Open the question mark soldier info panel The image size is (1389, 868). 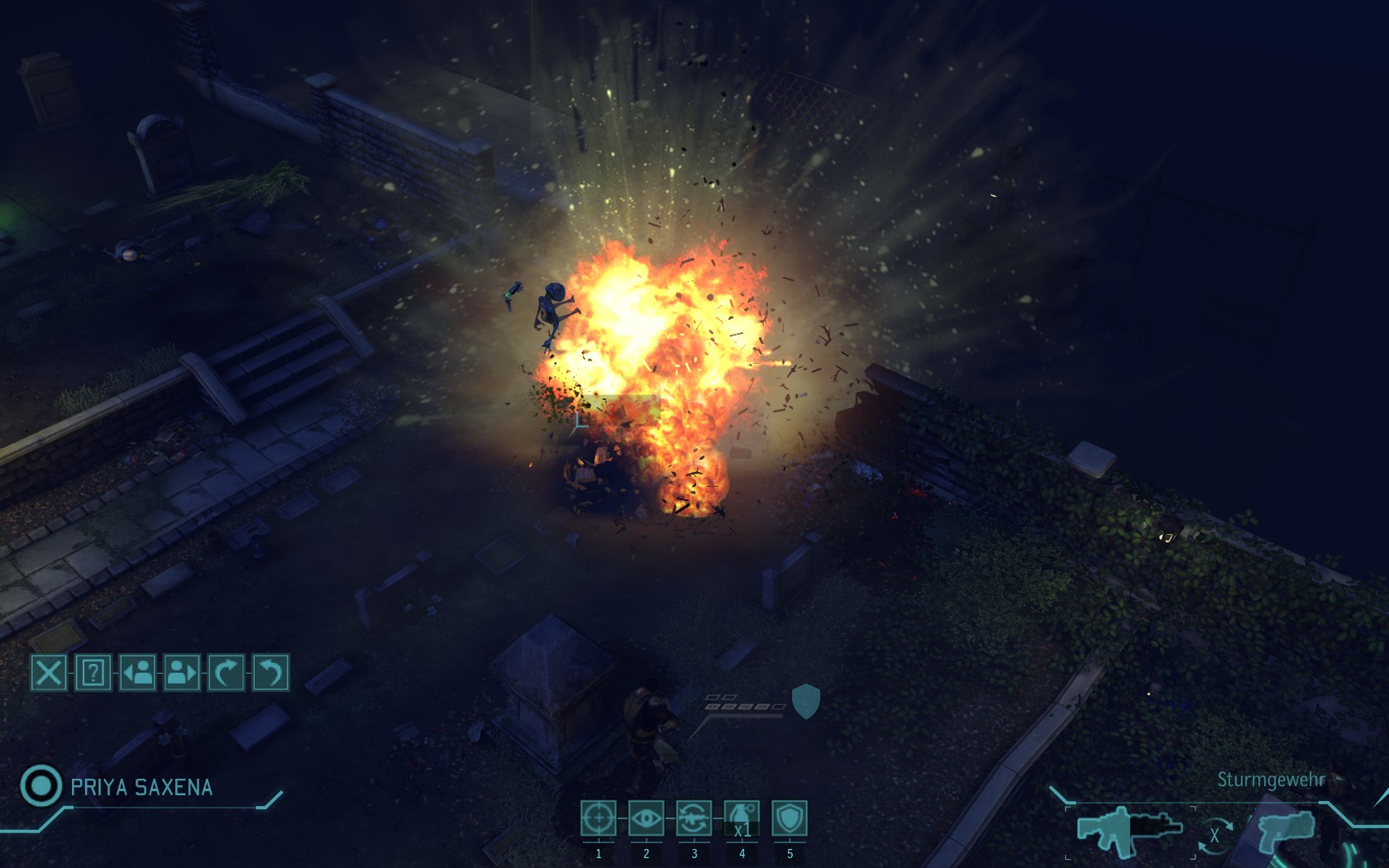pos(93,672)
